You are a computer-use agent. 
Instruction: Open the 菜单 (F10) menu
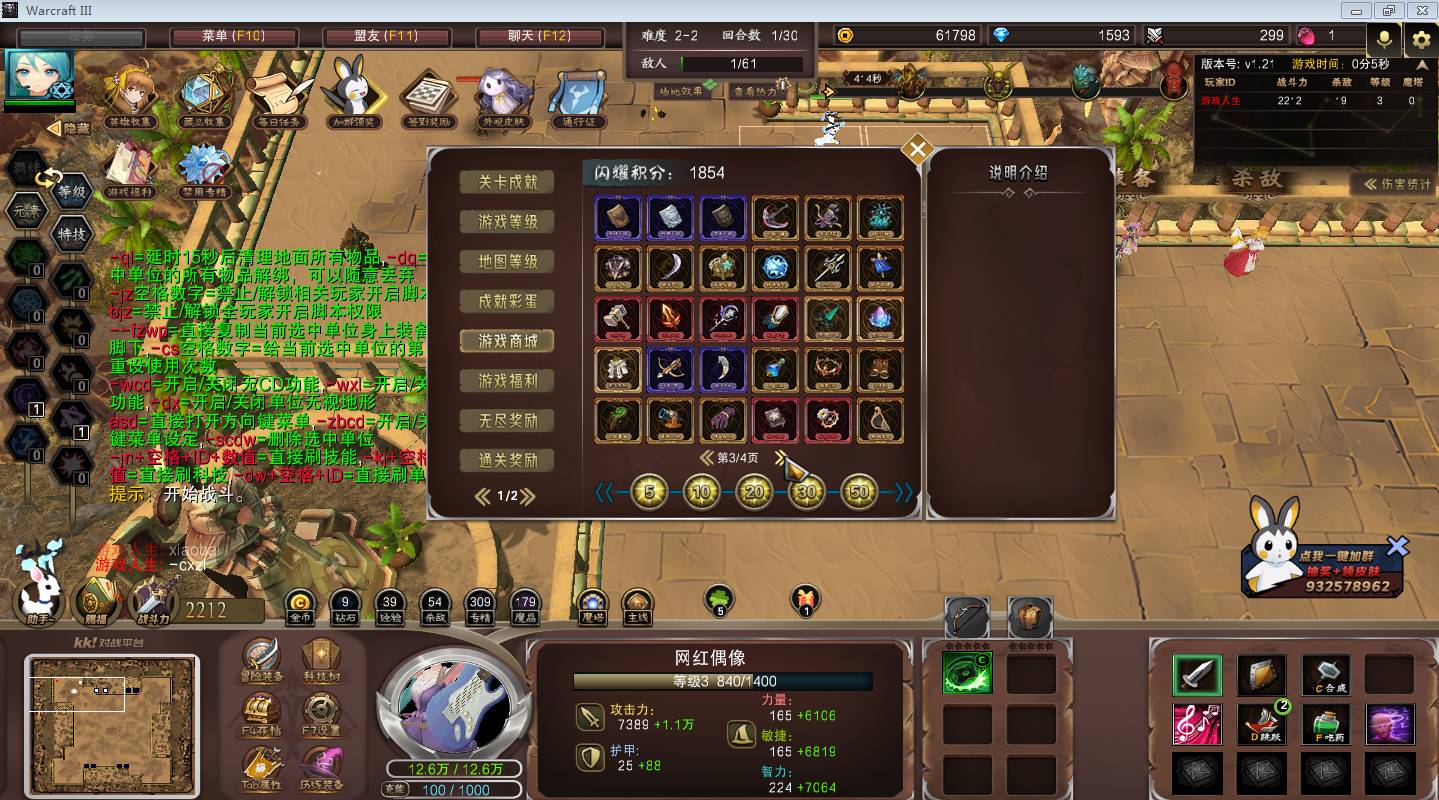[233, 36]
